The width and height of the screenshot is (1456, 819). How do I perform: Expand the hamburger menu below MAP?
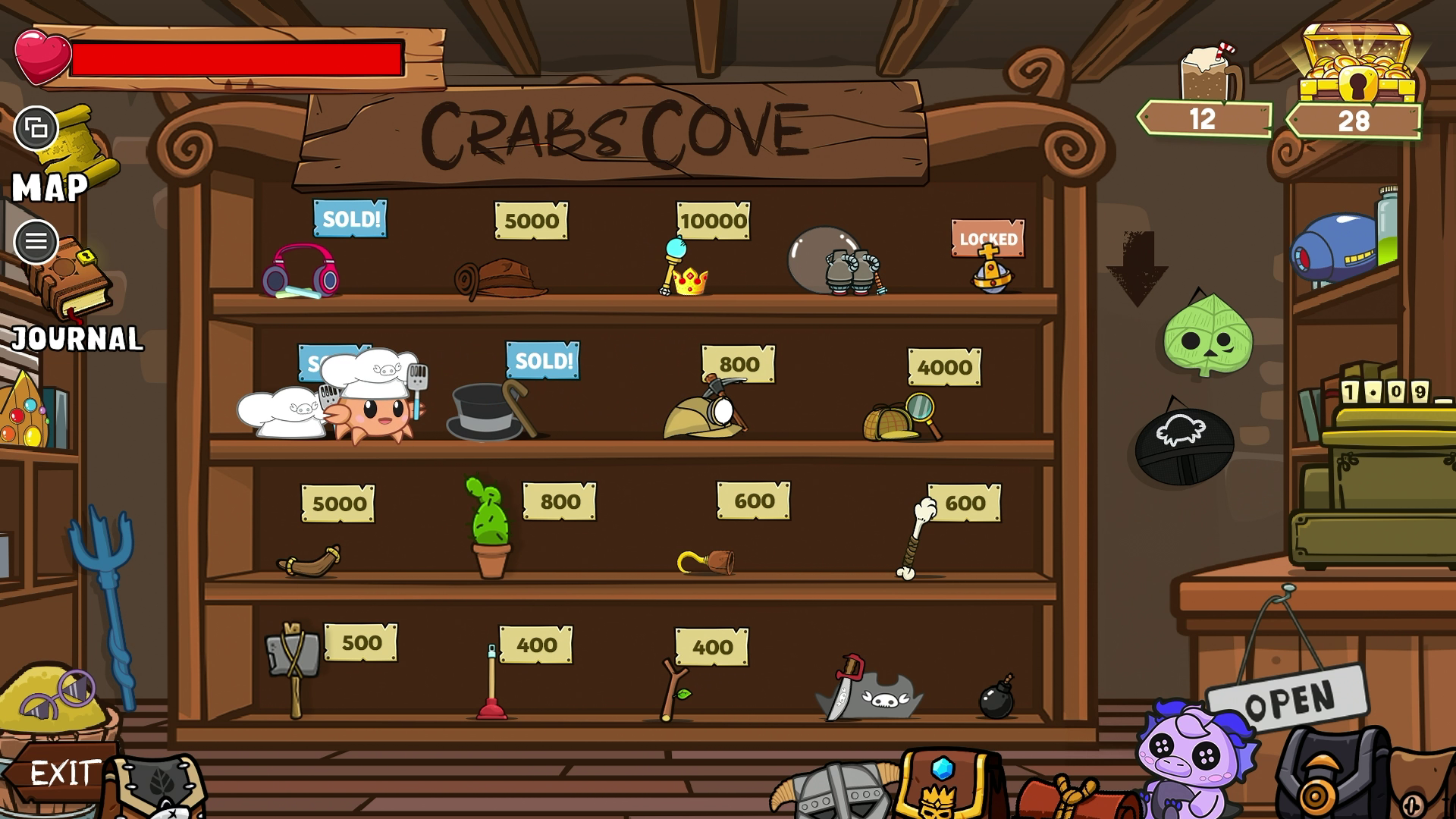[x=35, y=243]
